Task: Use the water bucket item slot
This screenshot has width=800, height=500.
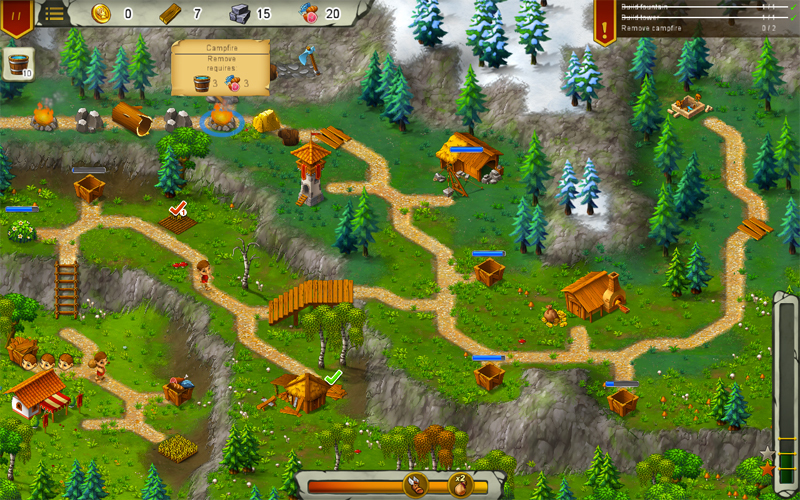Action: (x=18, y=64)
